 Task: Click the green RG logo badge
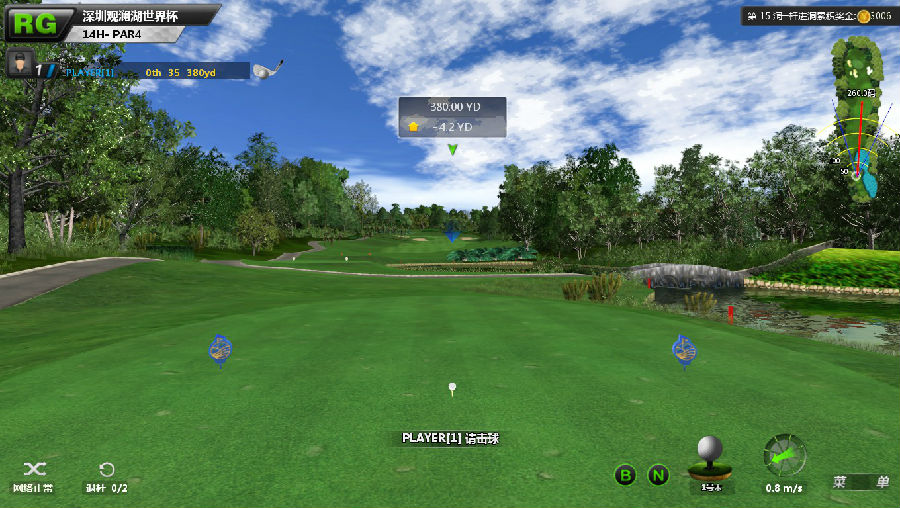tap(38, 23)
